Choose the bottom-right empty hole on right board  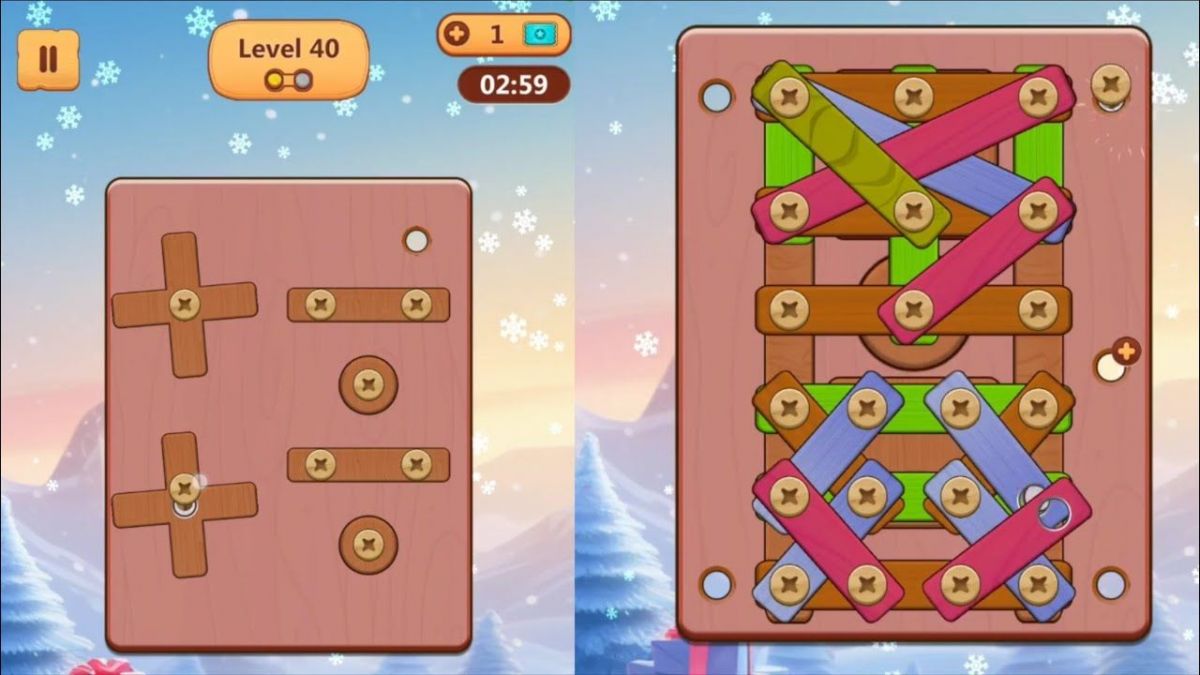1111,583
